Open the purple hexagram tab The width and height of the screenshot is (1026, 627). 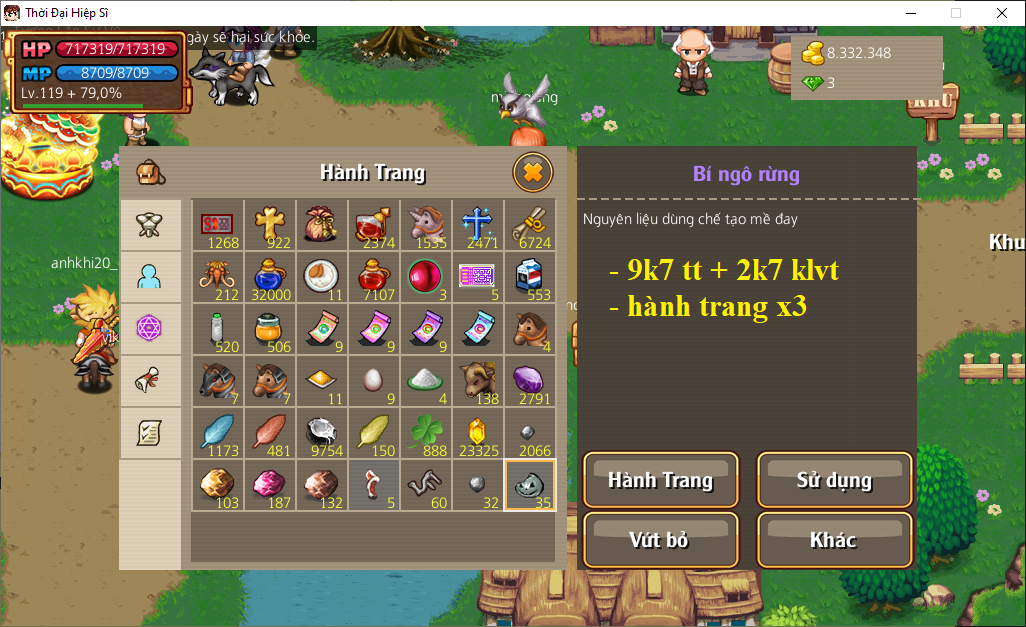point(150,329)
